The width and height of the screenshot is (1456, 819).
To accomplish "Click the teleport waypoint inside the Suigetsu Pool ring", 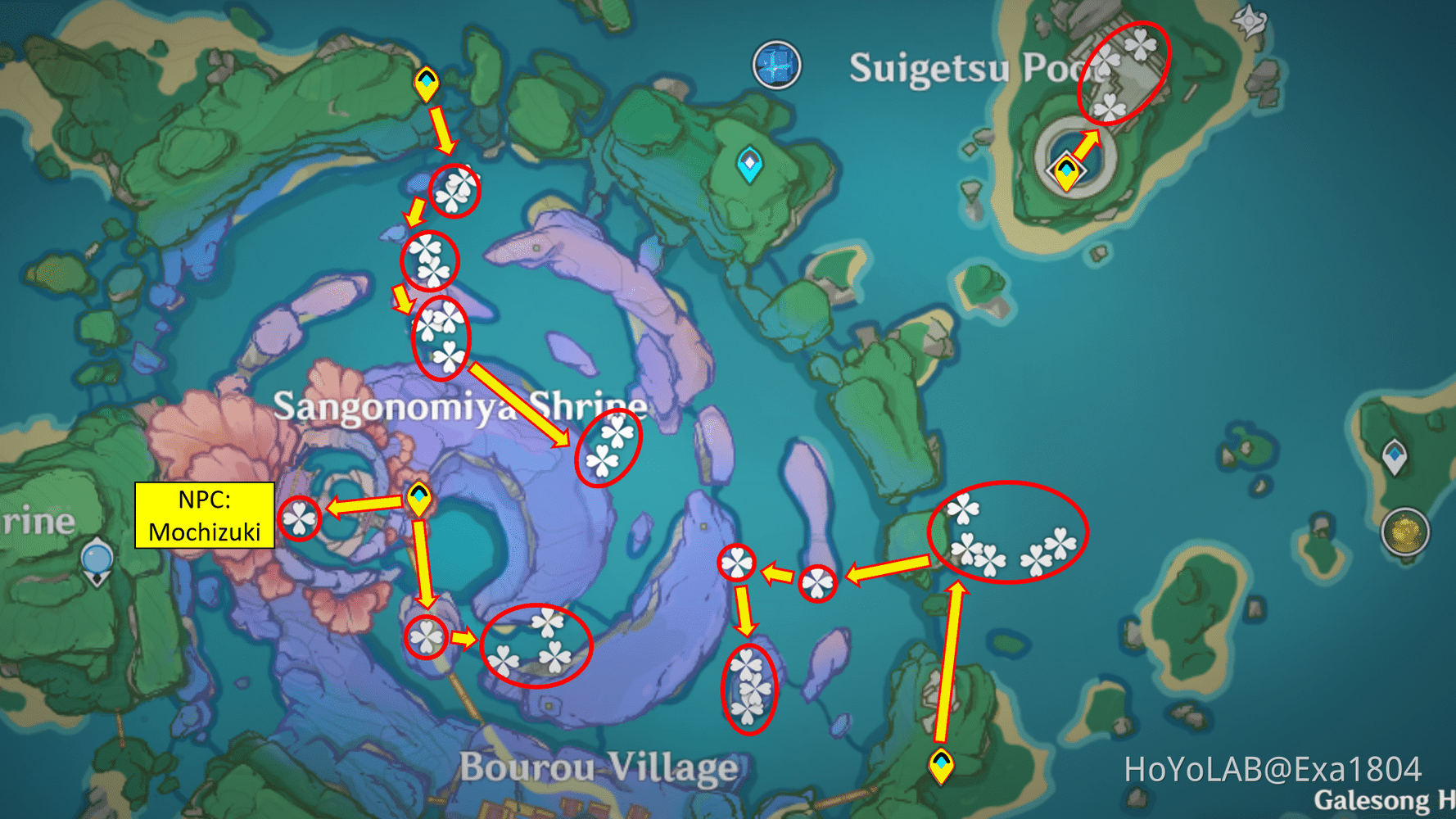I will pos(1065,172).
